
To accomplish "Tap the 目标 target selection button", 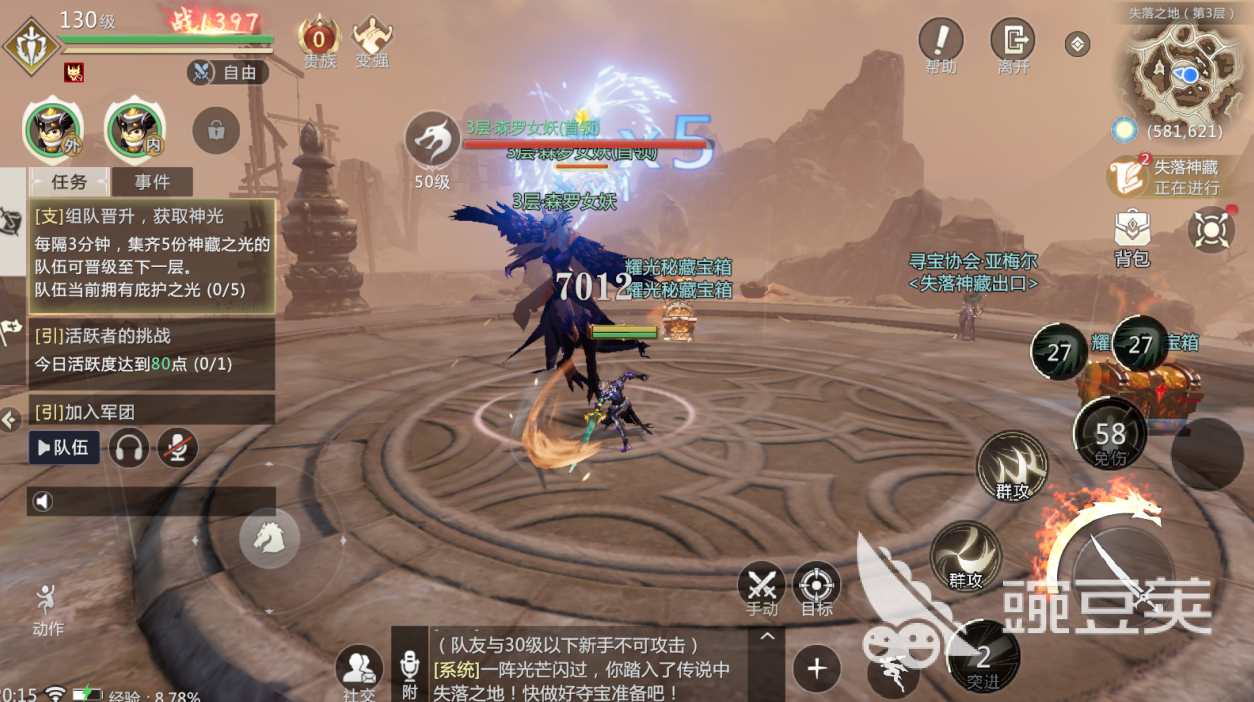I will point(816,587).
